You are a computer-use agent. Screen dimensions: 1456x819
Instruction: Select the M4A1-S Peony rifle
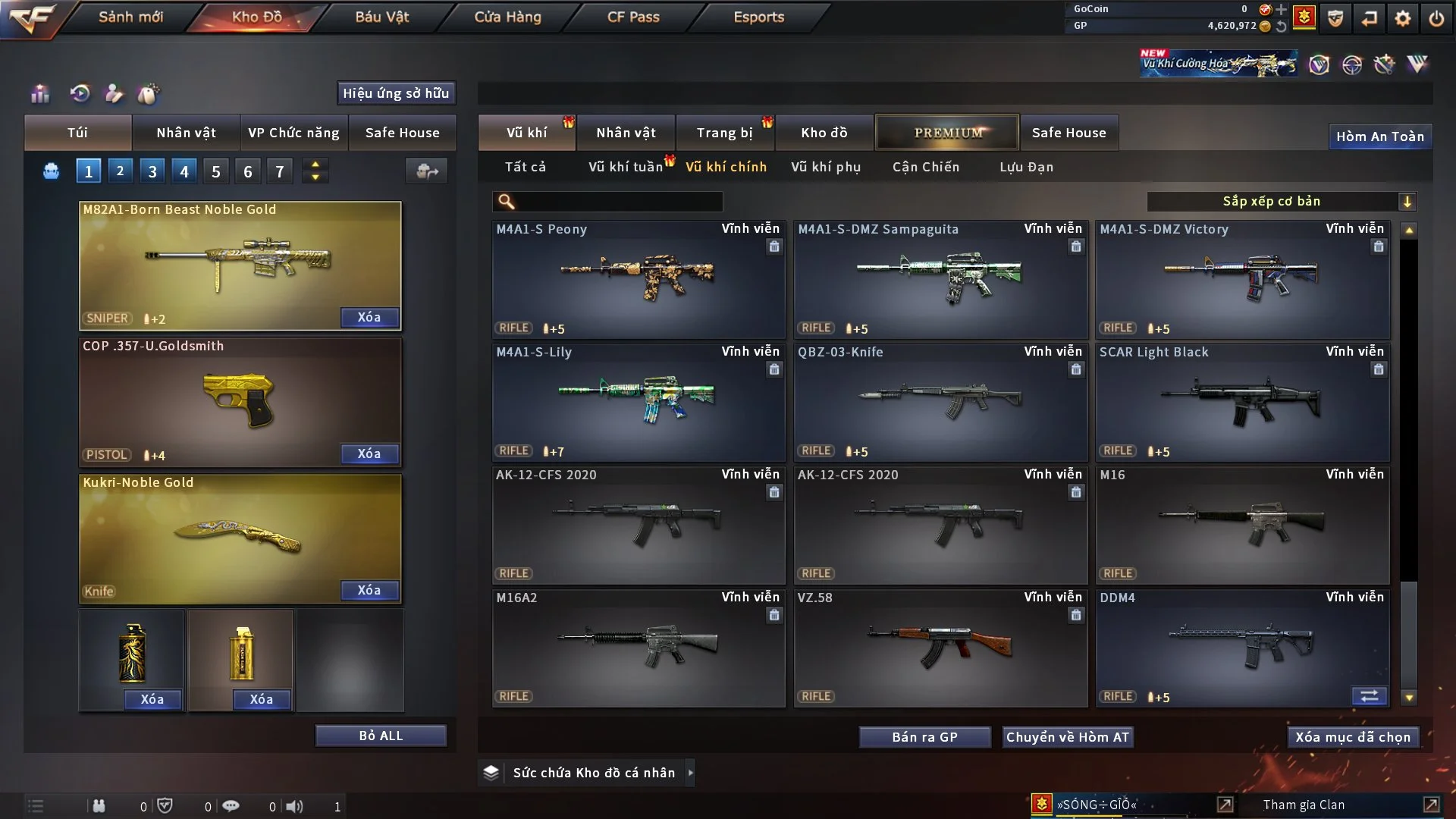[638, 279]
